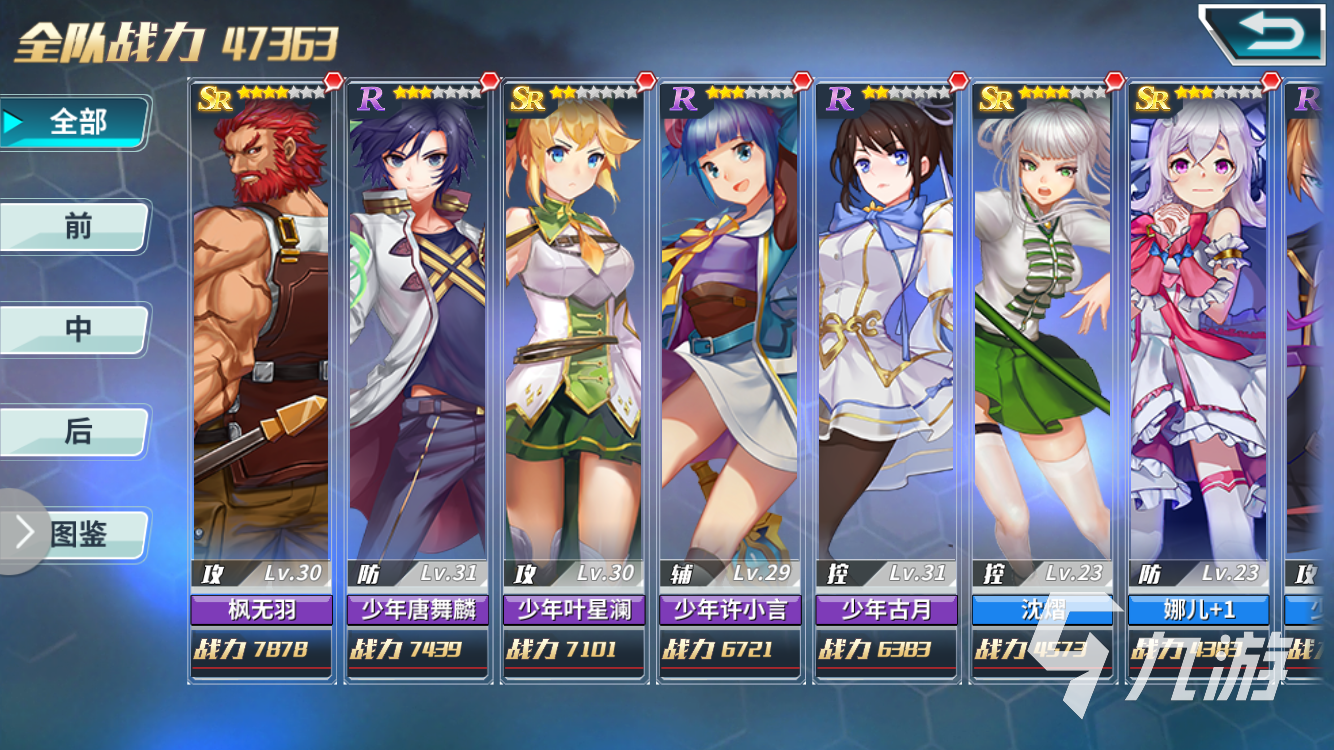View the 少年许小言 hero card
1334x750 pixels.
click(x=729, y=380)
